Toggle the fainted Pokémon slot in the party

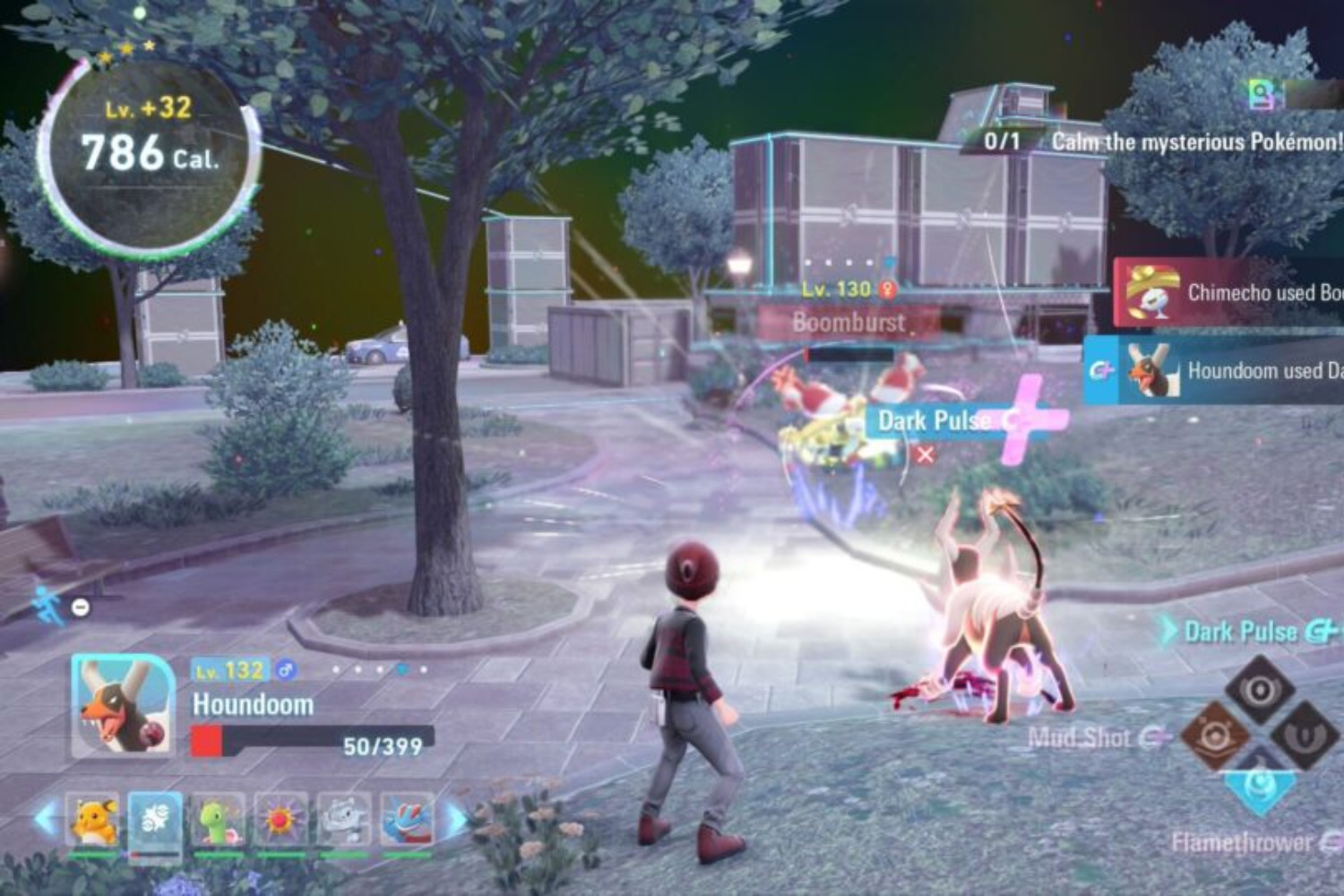(x=154, y=818)
